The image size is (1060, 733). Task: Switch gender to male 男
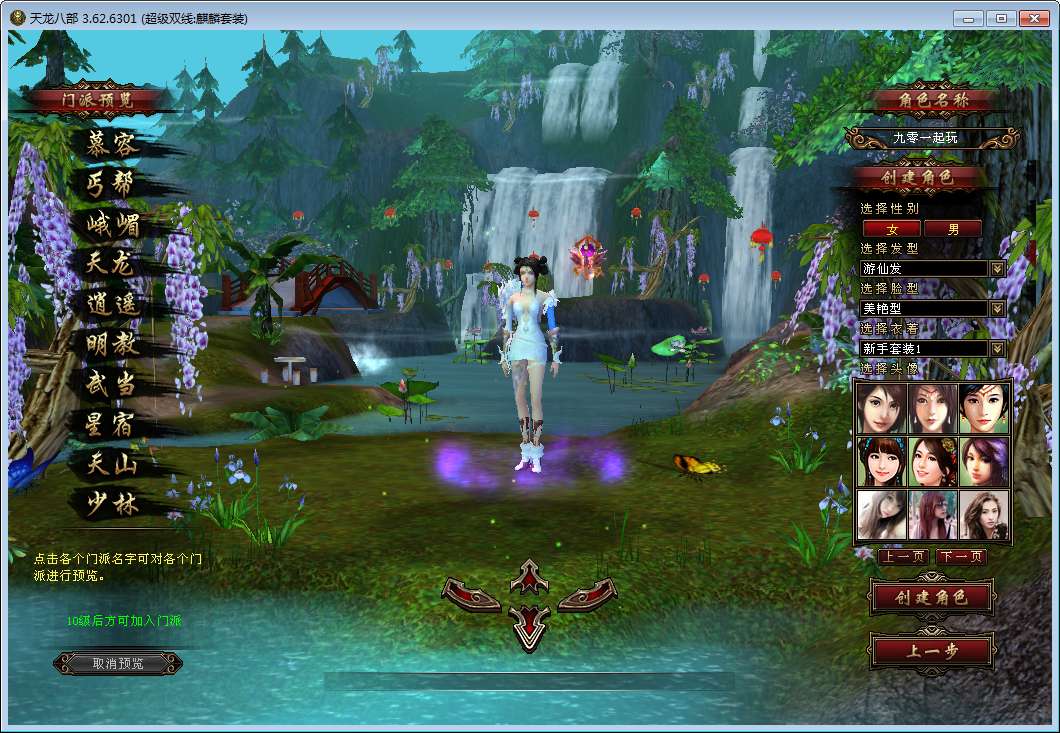click(x=952, y=229)
